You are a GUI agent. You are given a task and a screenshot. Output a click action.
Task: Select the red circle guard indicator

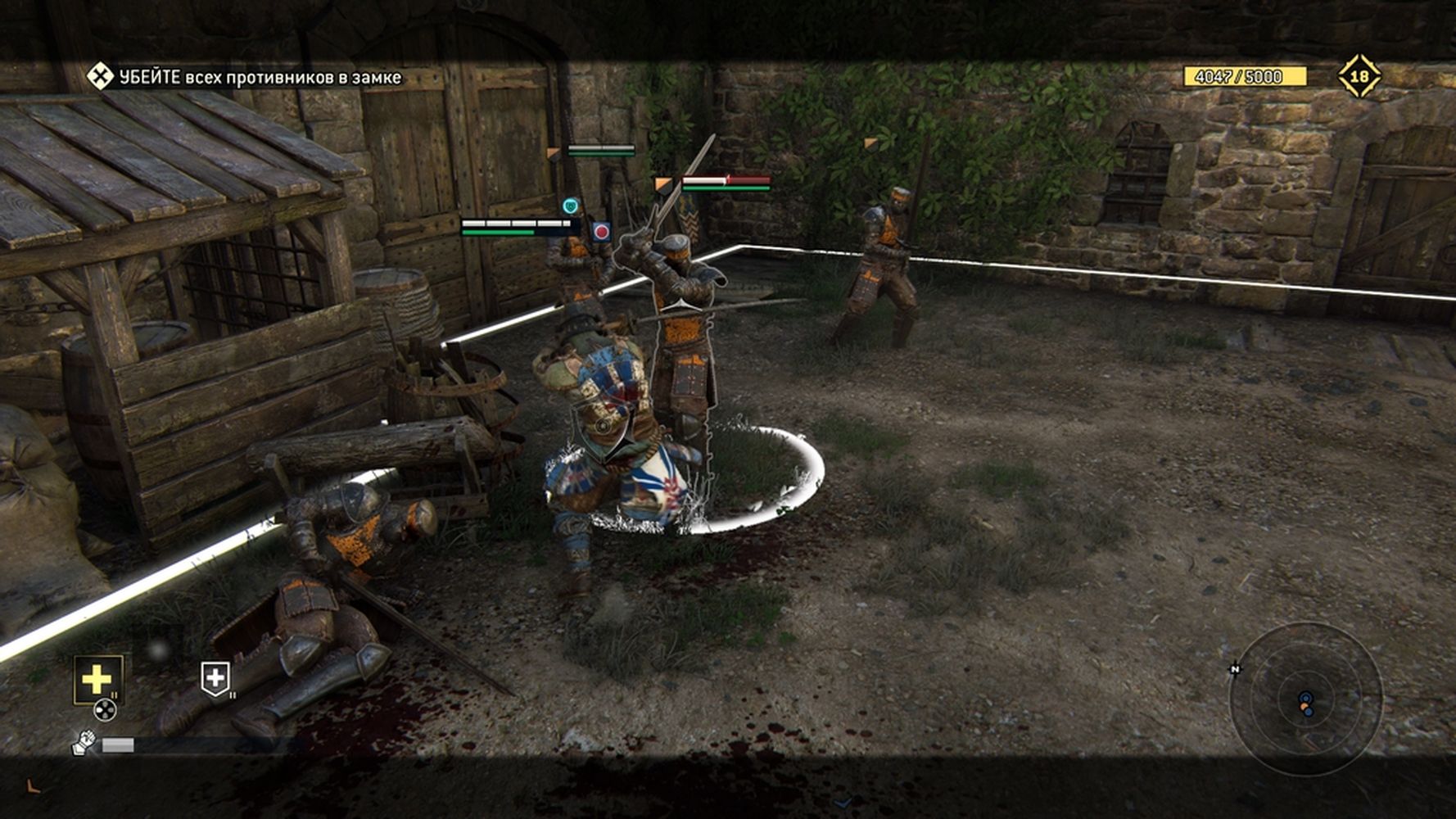pyautogui.click(x=601, y=232)
